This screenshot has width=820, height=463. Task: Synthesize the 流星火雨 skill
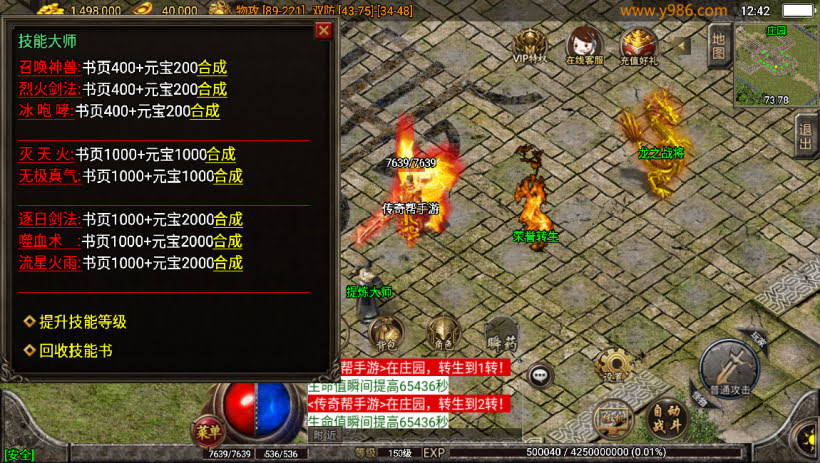click(x=228, y=263)
